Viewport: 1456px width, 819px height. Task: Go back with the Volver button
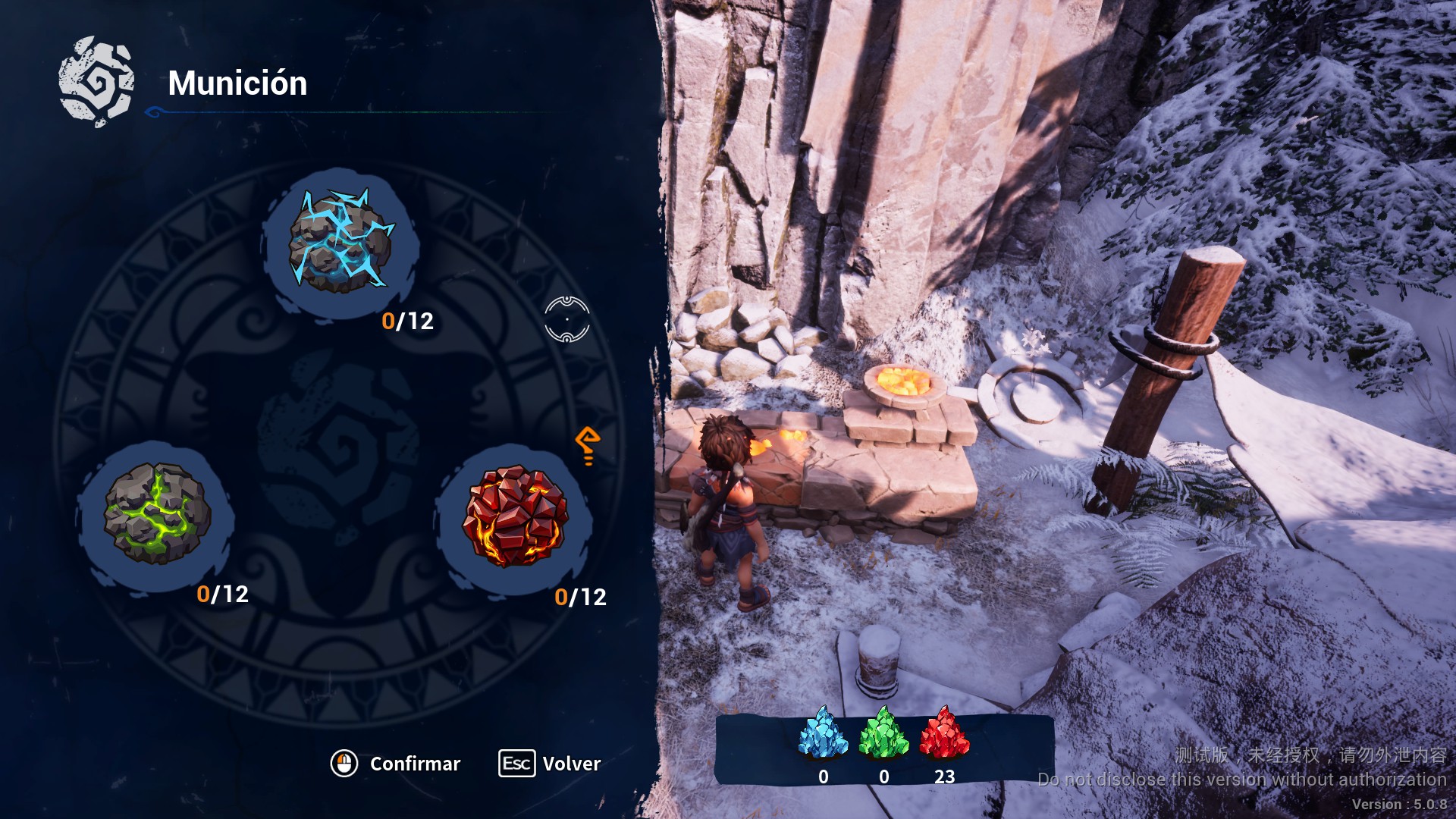551,764
